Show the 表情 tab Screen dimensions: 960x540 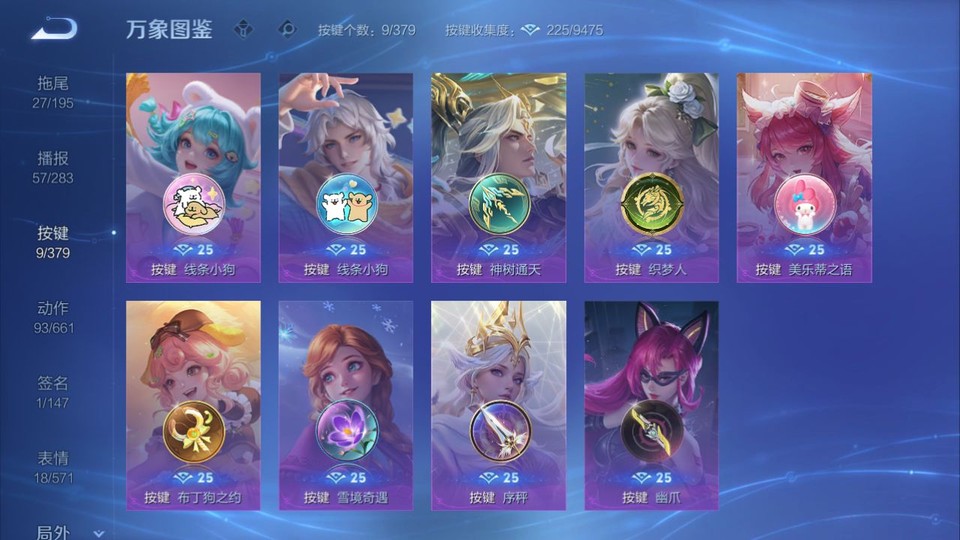click(54, 467)
